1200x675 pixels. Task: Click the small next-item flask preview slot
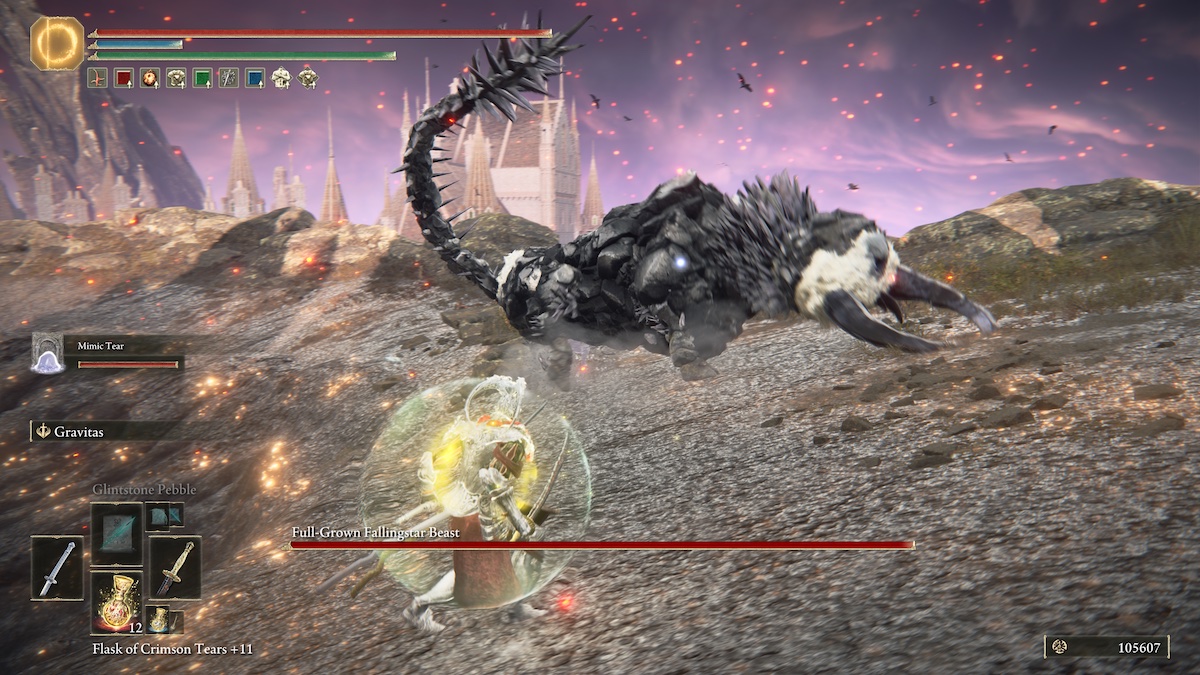tap(158, 618)
